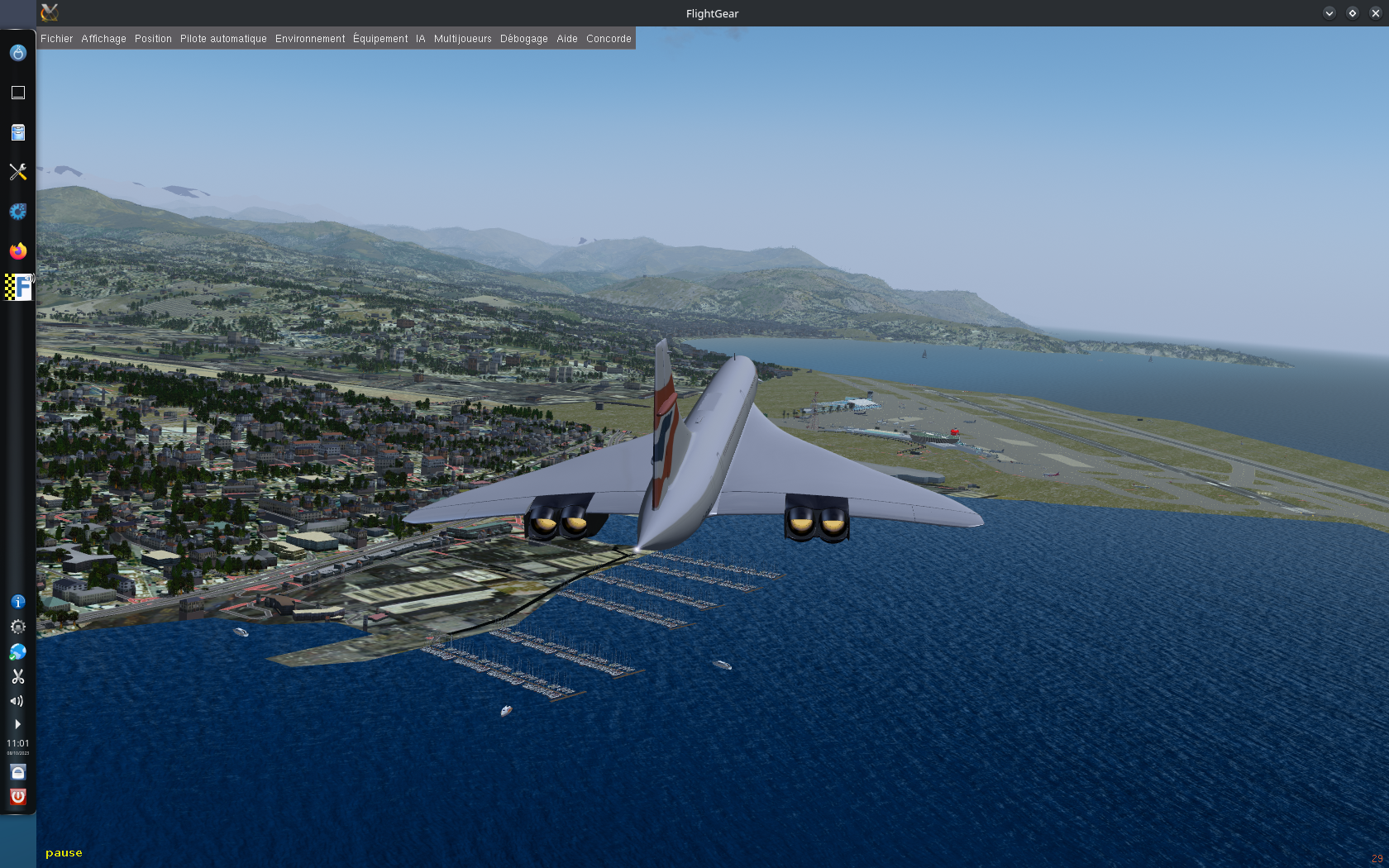Open the Aide menu

[x=567, y=39]
